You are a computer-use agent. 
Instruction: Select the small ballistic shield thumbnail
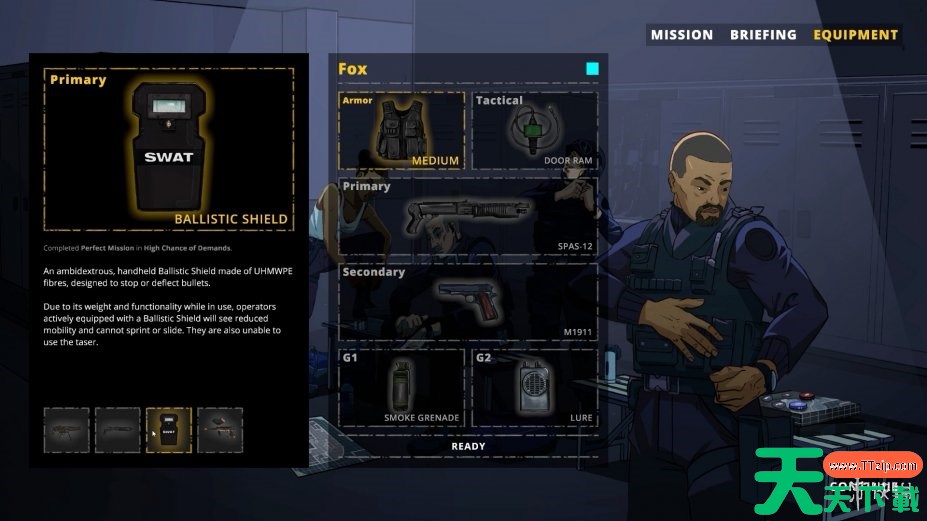[x=169, y=430]
